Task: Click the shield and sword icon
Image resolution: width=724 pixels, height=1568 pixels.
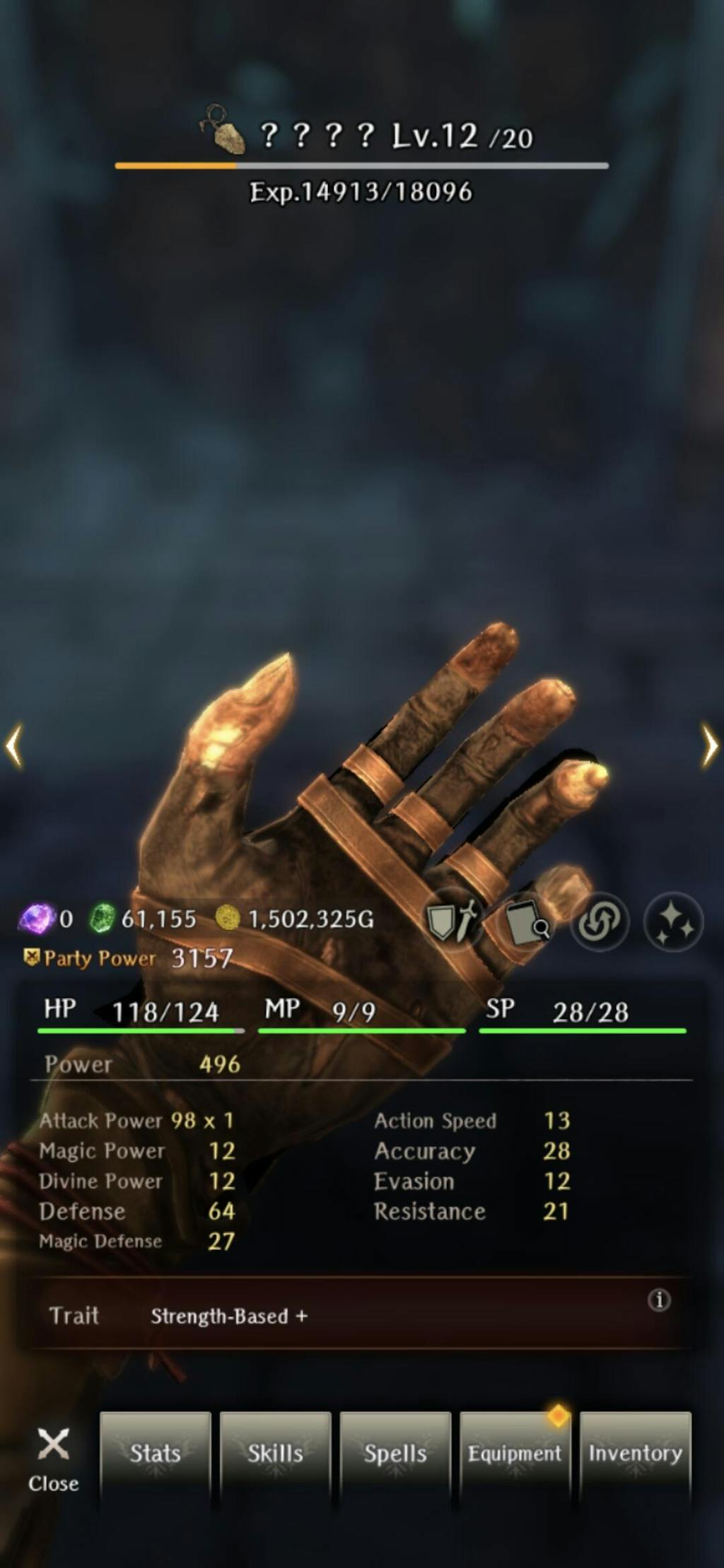Action: click(x=452, y=921)
